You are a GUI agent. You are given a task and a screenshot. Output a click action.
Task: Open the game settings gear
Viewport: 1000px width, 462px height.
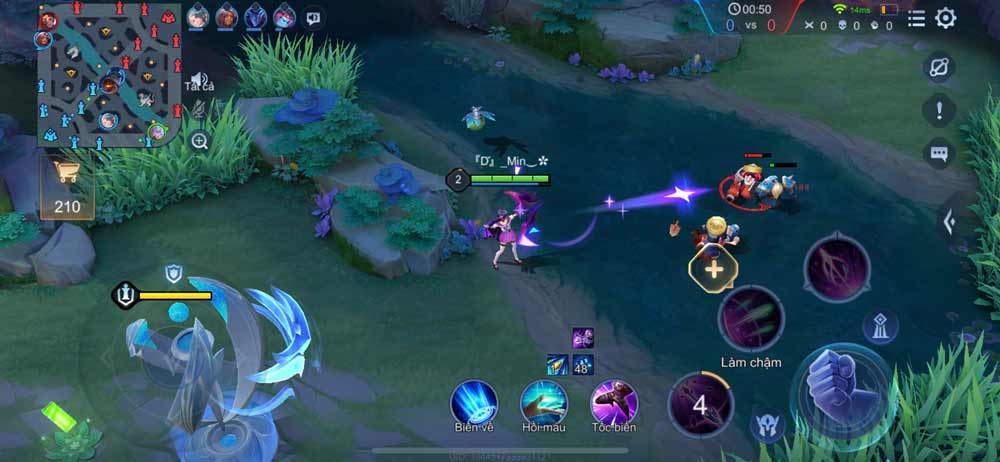[x=945, y=18]
